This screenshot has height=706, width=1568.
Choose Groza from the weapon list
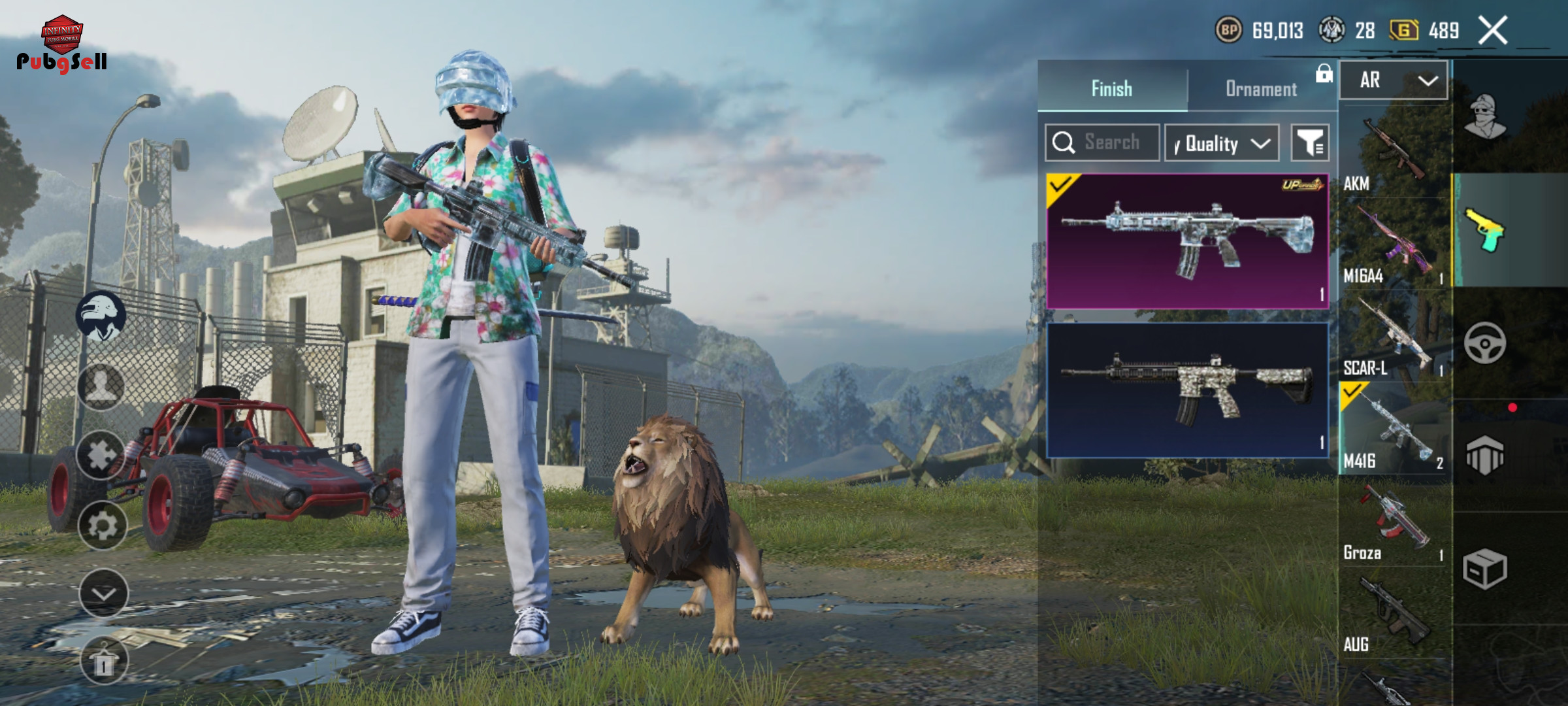click(1394, 523)
